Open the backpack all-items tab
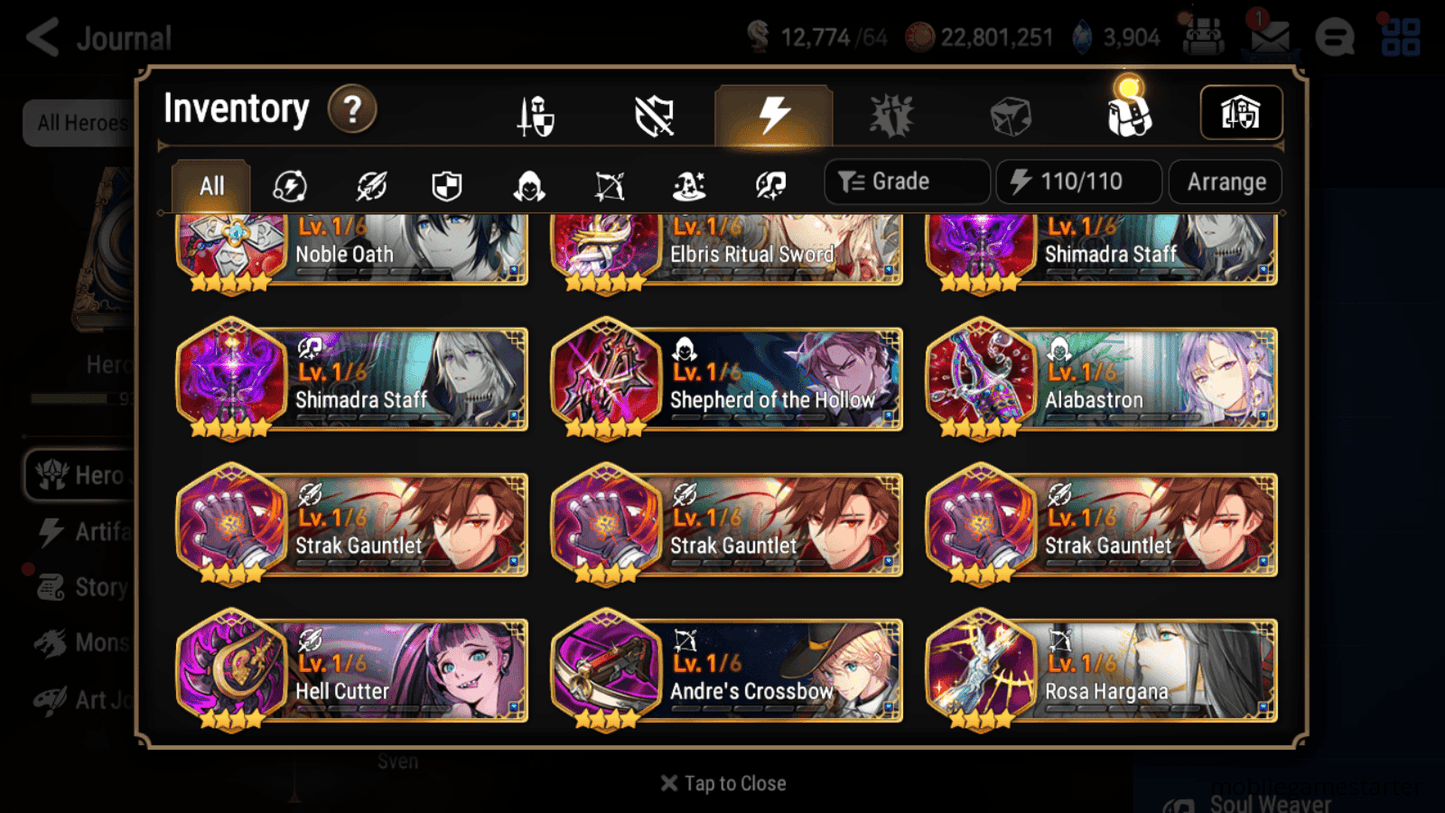Image resolution: width=1445 pixels, height=813 pixels. point(1129,114)
